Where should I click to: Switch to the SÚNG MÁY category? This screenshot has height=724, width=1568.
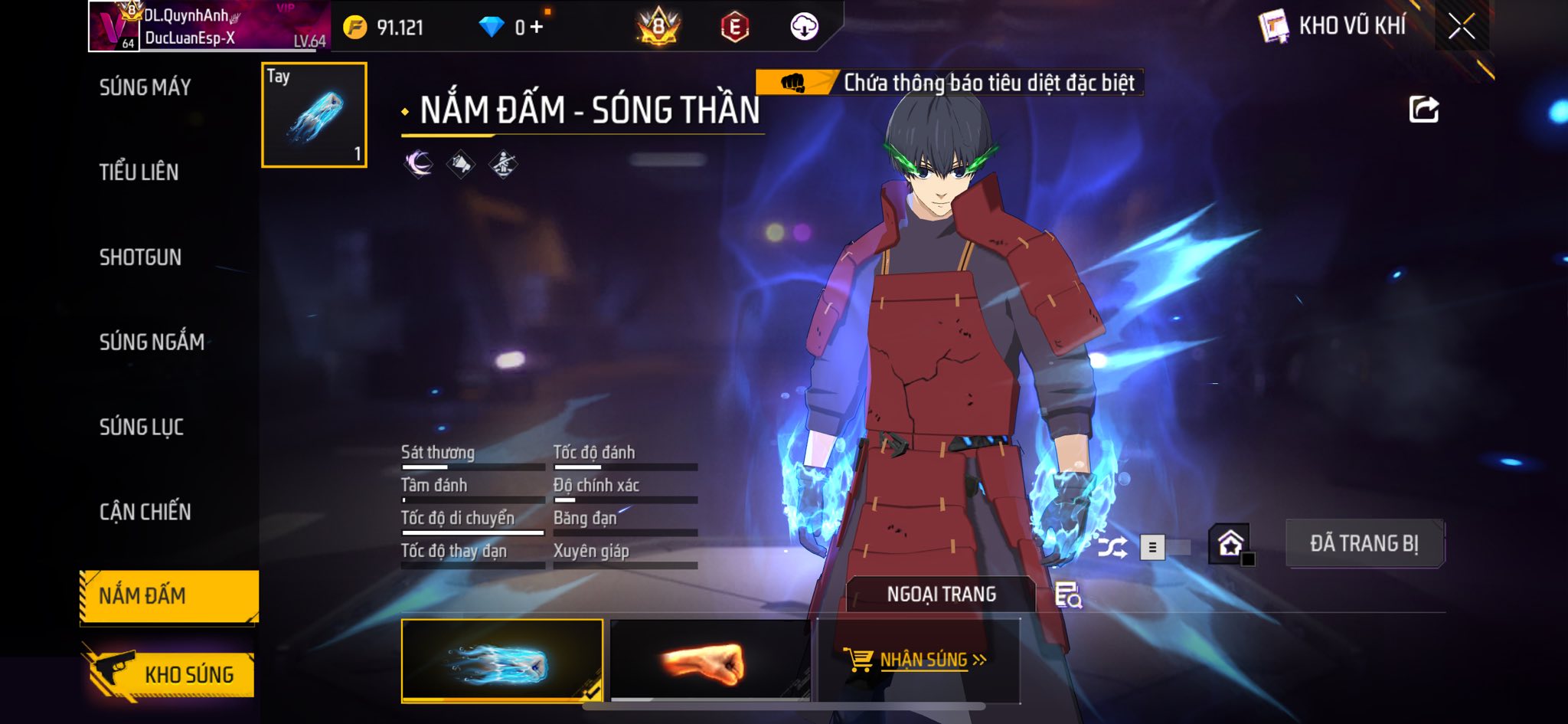[145, 87]
